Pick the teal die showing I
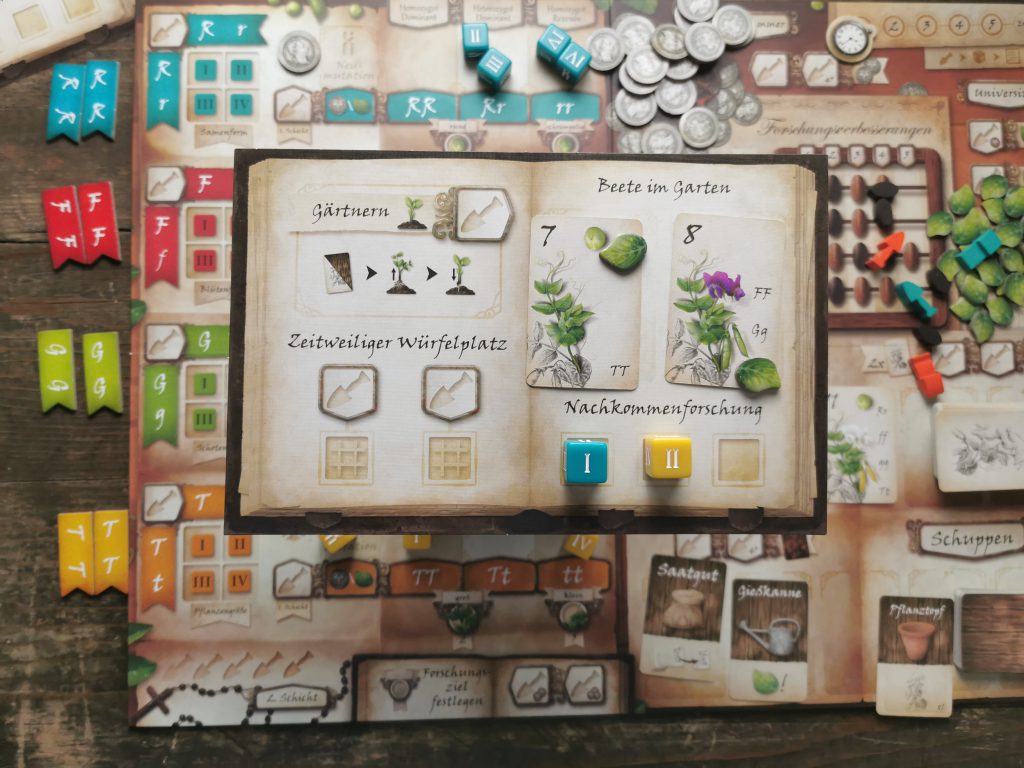The width and height of the screenshot is (1024, 768). [x=585, y=460]
